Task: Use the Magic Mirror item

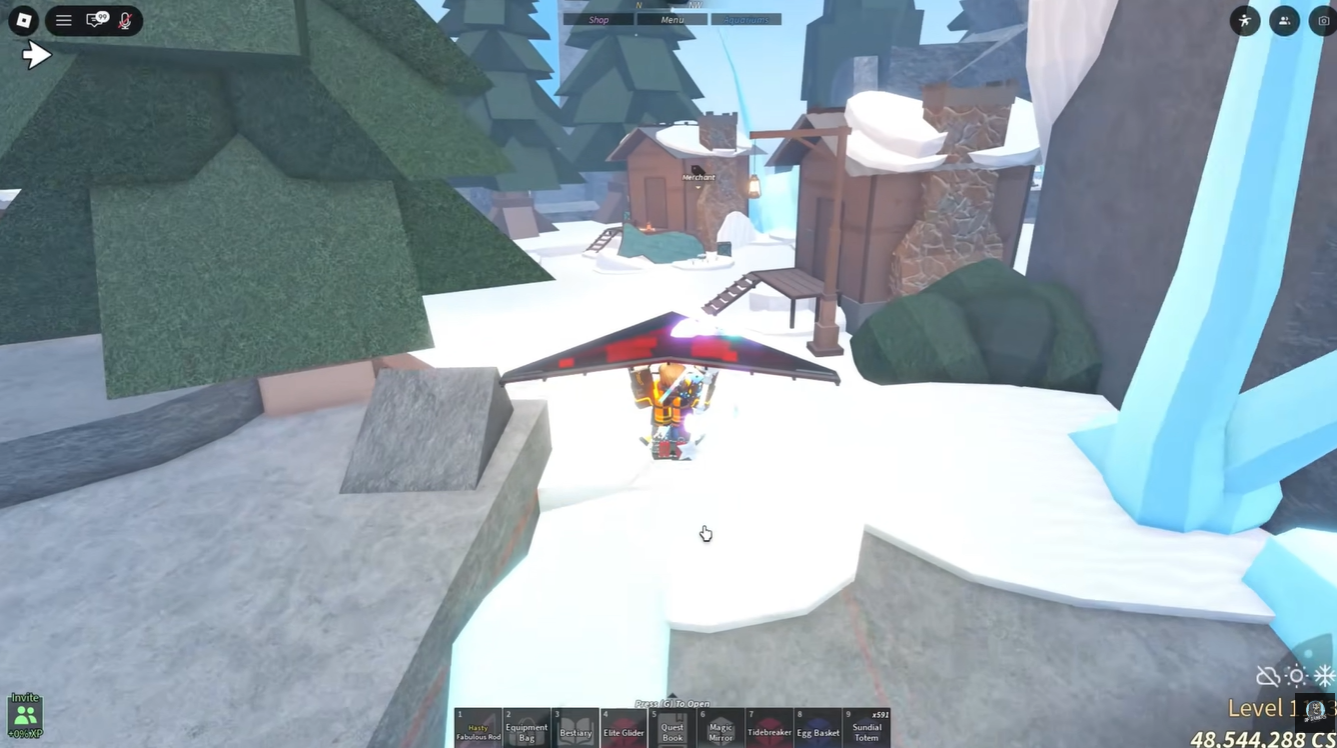Action: pos(719,728)
